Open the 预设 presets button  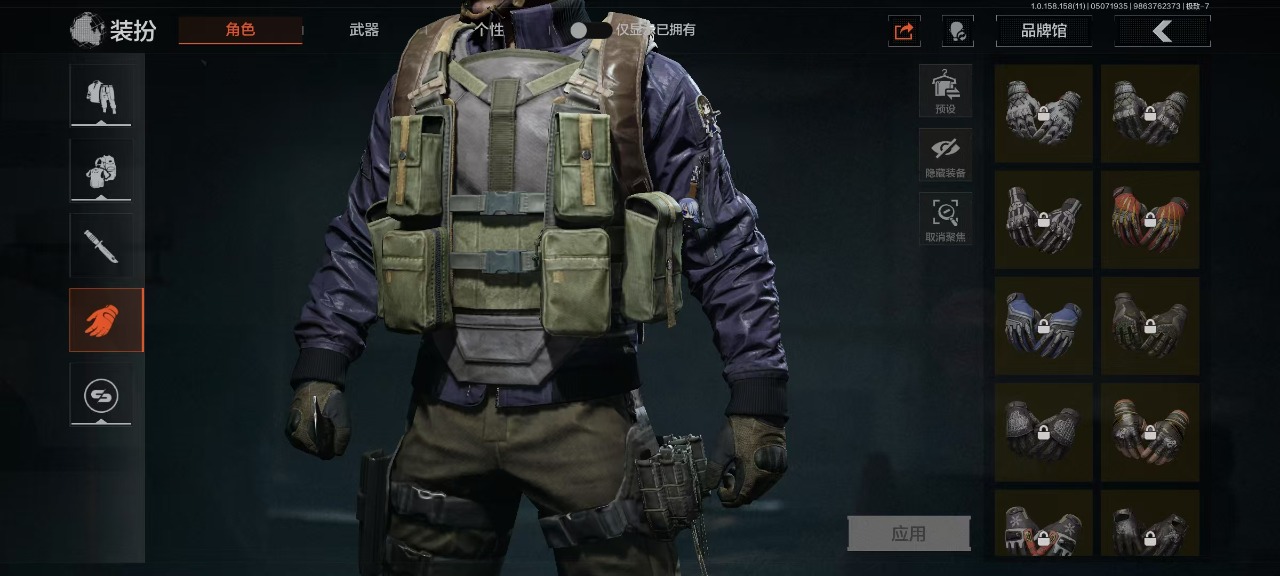pos(945,91)
